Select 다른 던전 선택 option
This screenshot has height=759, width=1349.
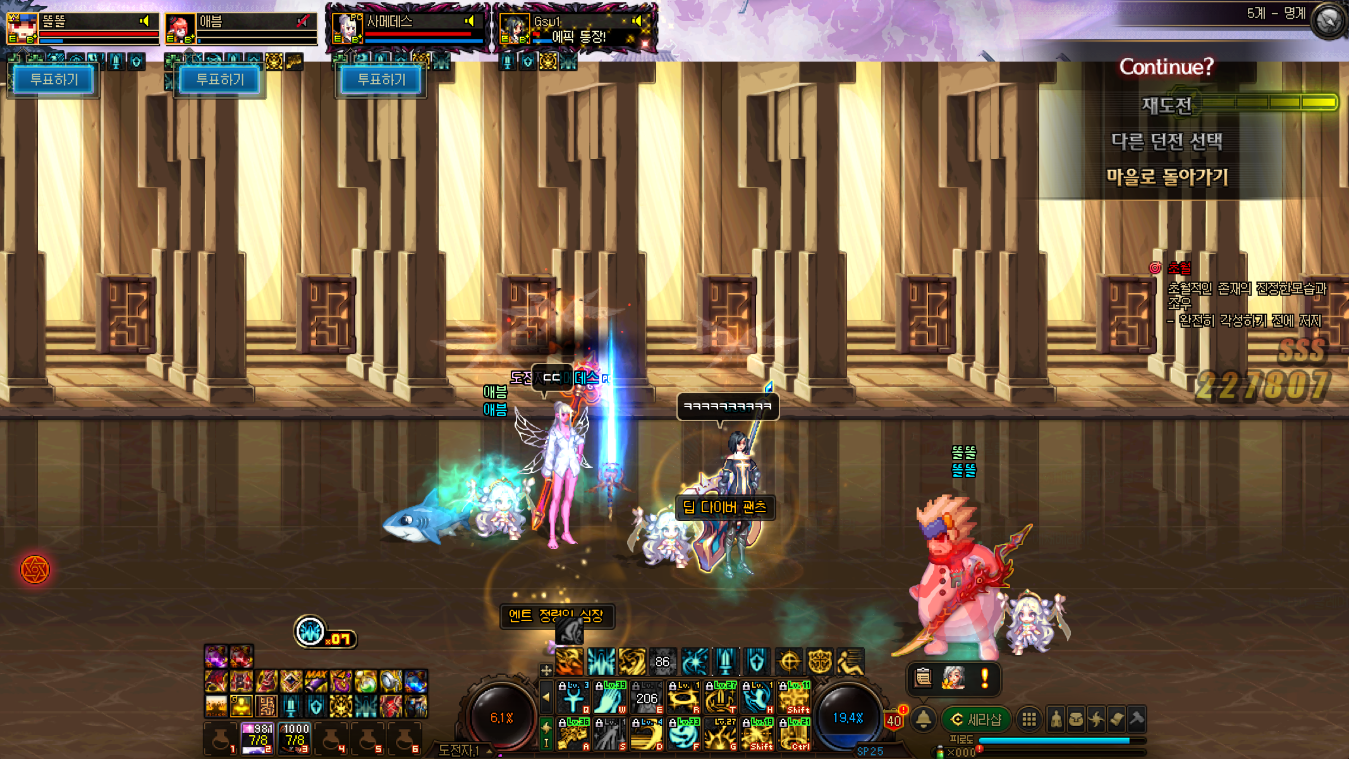pos(1167,141)
